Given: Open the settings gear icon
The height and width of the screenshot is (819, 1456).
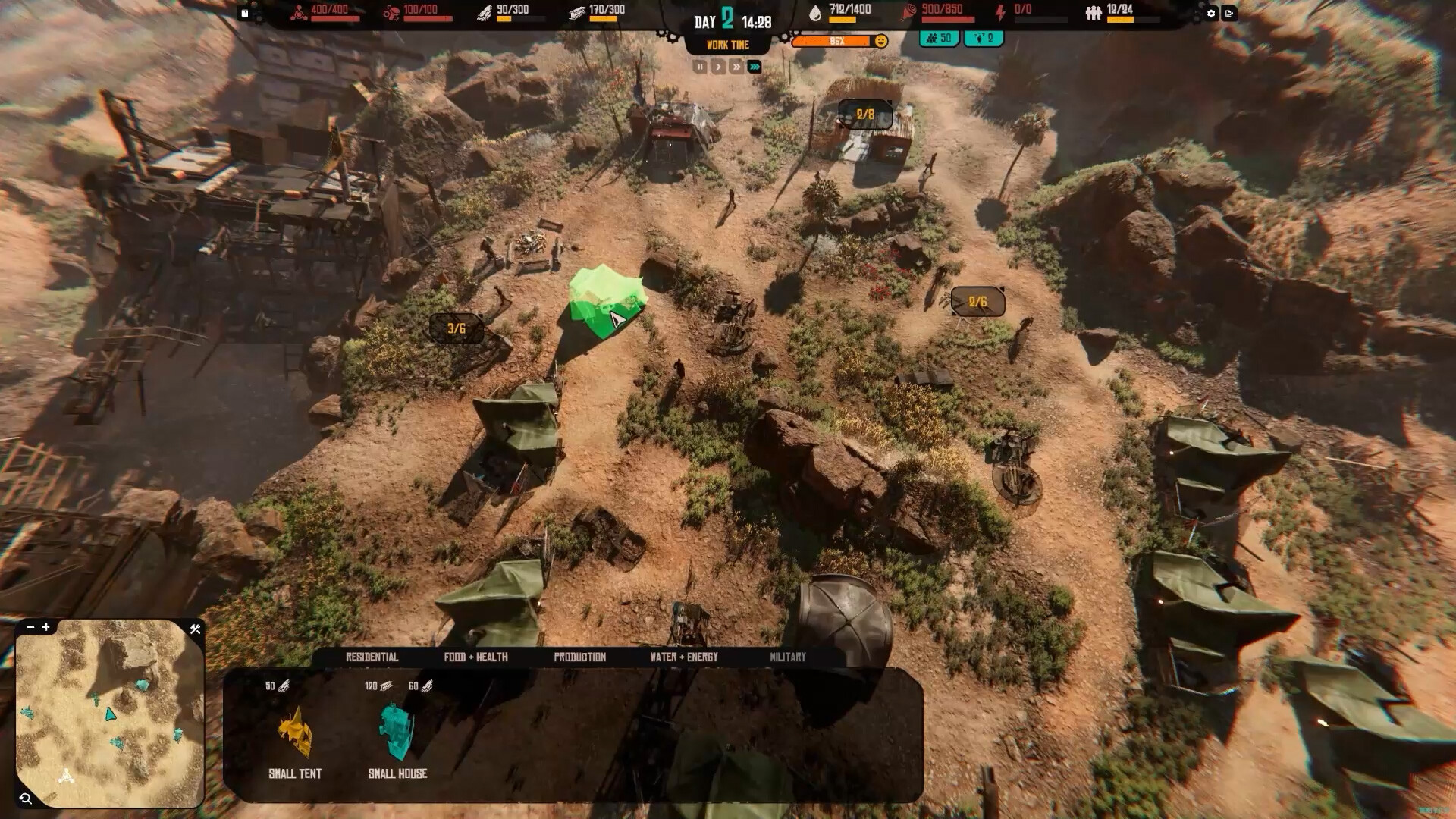Looking at the screenshot, I should pyautogui.click(x=1211, y=13).
